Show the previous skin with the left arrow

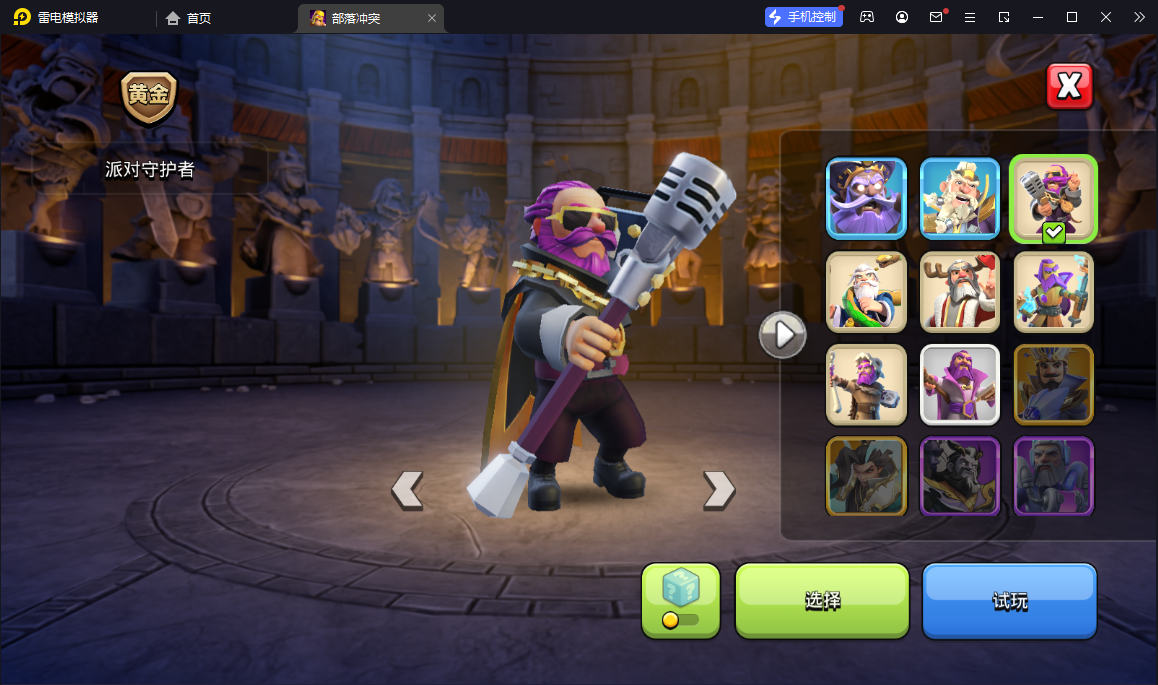(x=407, y=489)
